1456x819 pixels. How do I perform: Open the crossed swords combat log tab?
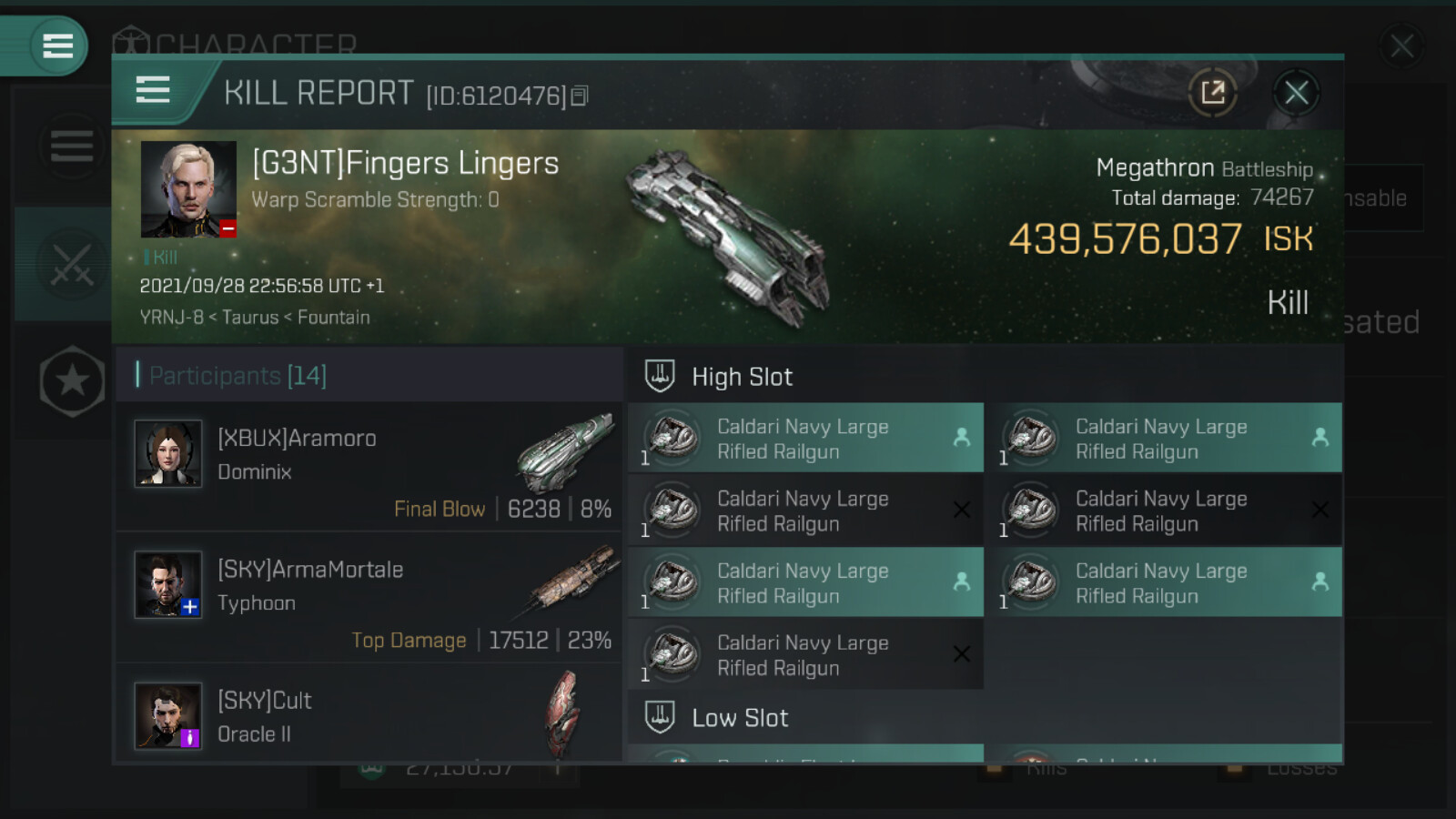tap(71, 264)
